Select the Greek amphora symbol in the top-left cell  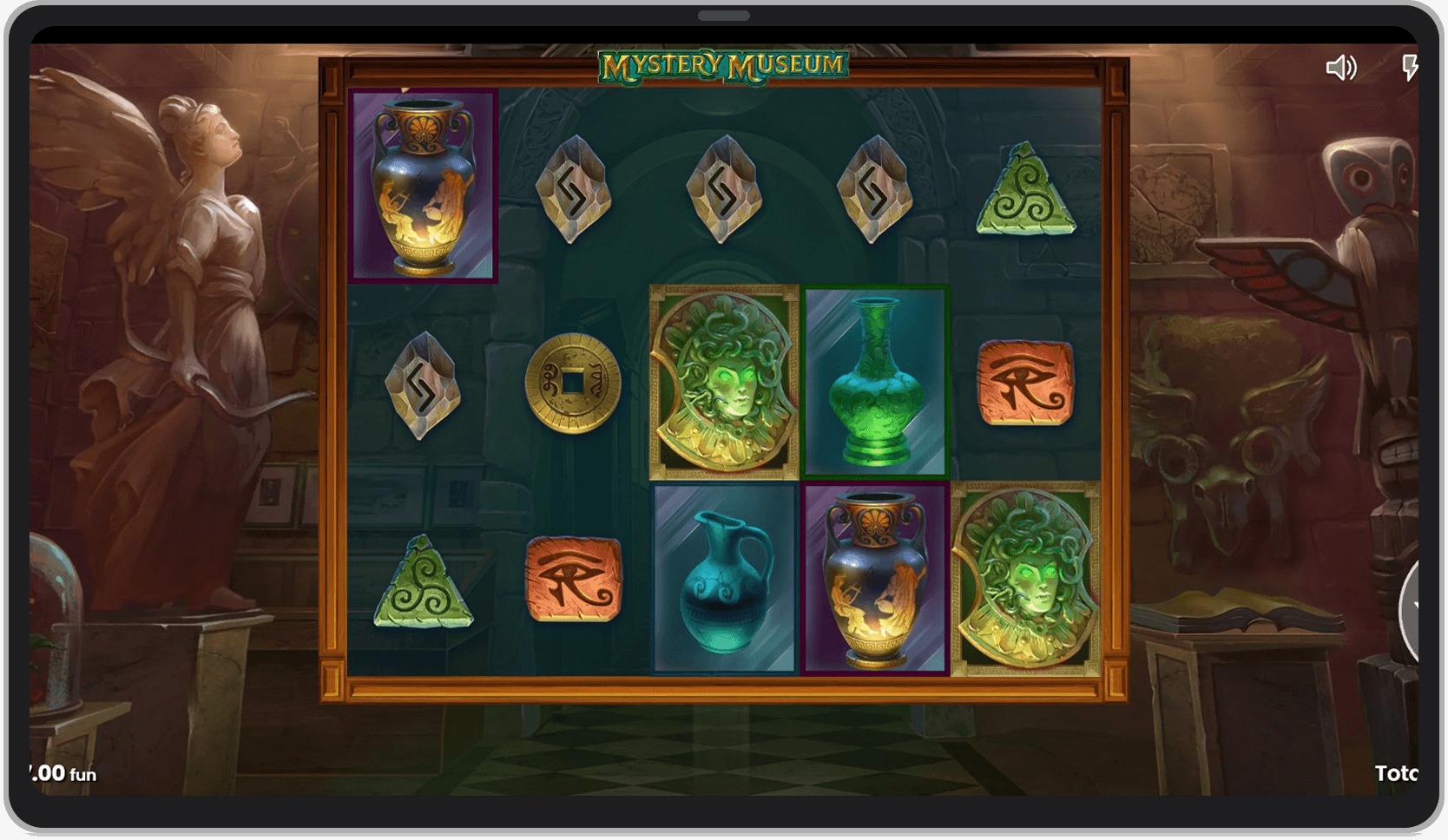[424, 185]
